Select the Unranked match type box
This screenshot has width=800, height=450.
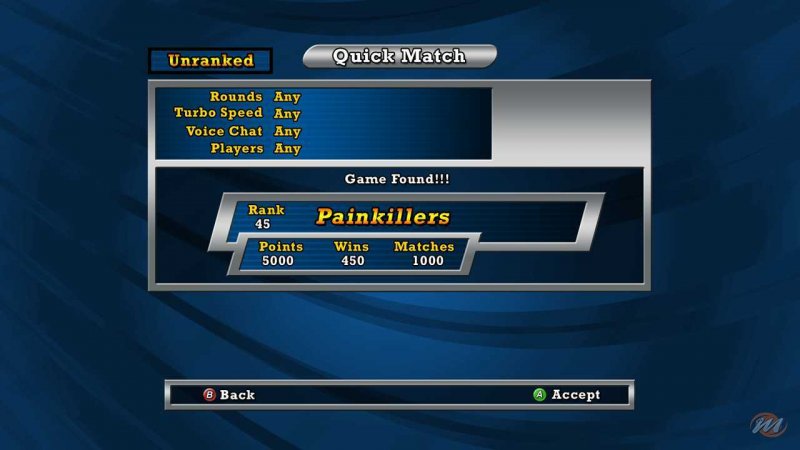[210, 60]
